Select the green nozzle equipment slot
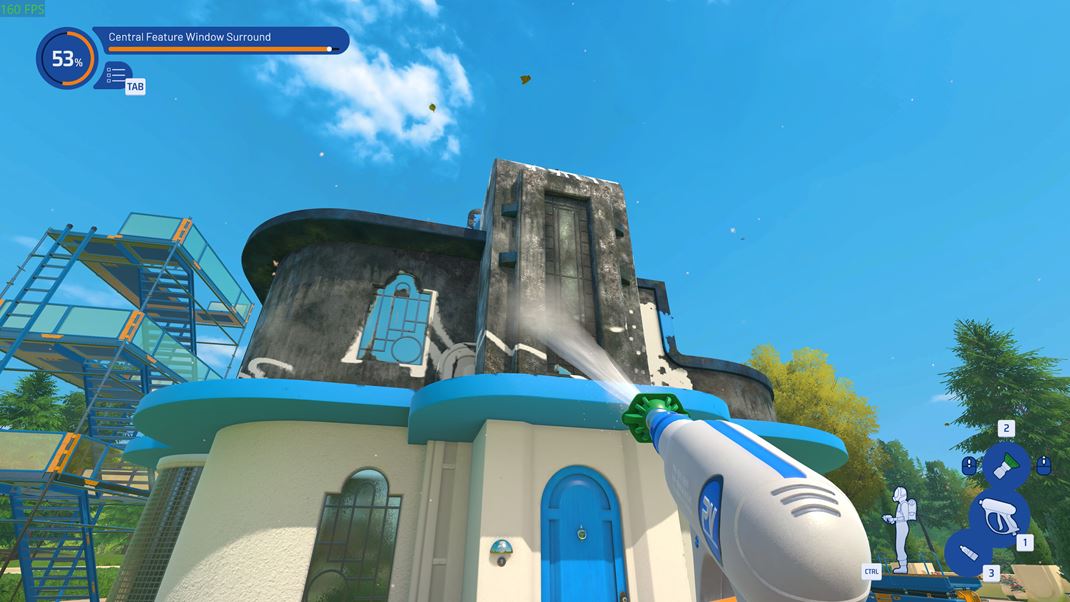This screenshot has height=602, width=1070. (1006, 465)
